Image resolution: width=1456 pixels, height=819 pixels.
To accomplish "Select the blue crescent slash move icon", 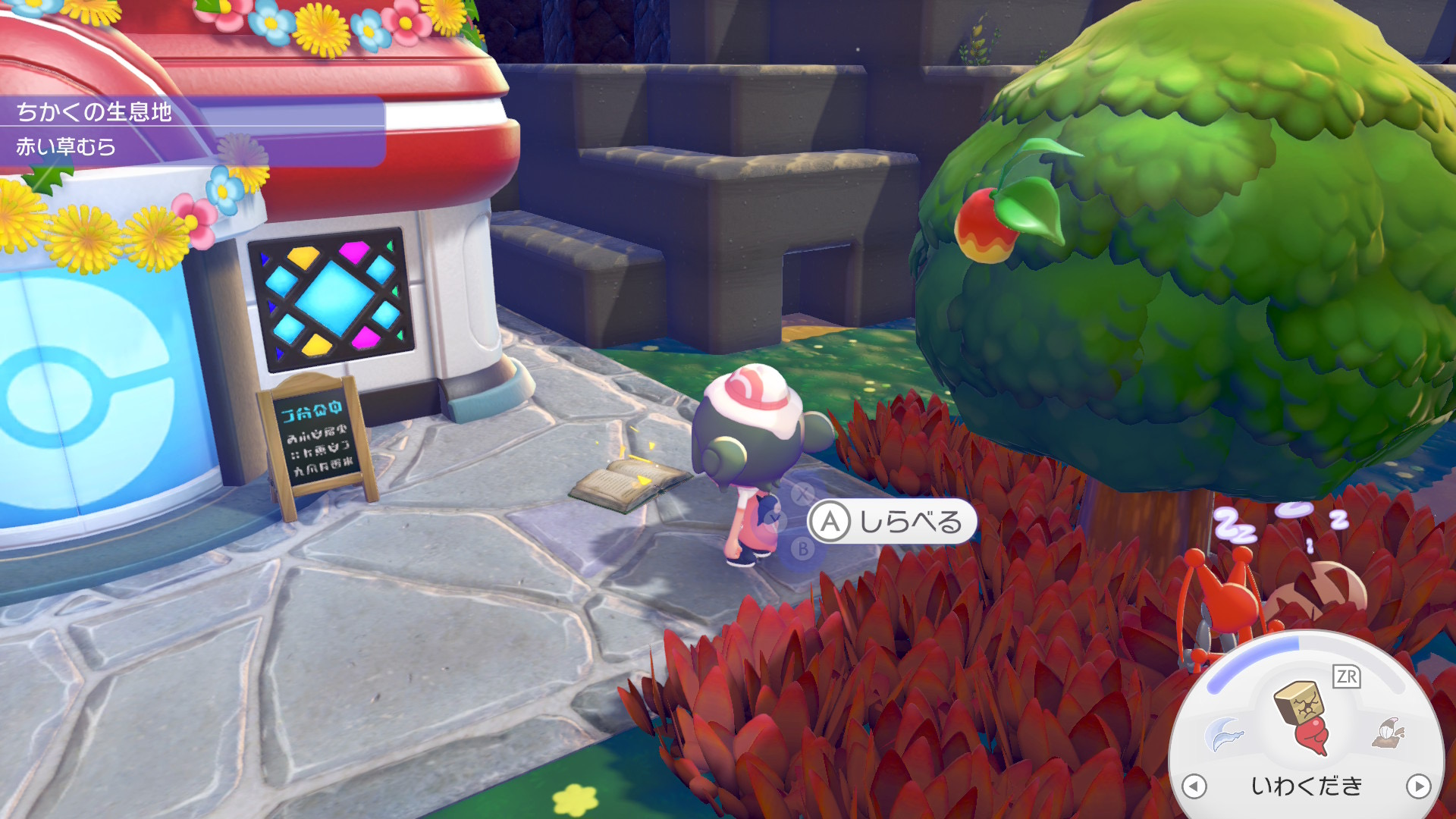I will pos(1224,733).
